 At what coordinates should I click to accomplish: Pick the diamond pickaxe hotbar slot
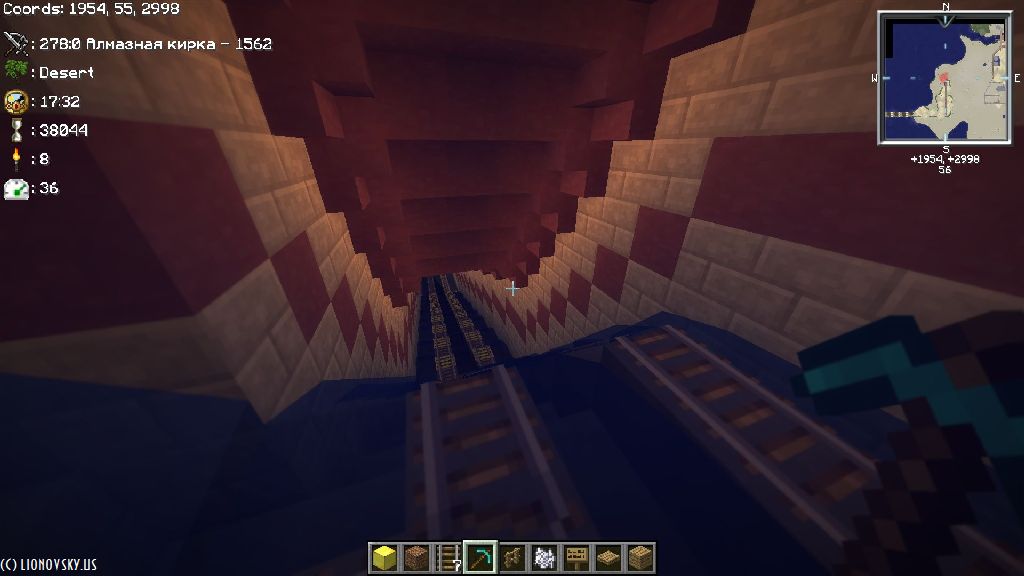tap(480, 557)
